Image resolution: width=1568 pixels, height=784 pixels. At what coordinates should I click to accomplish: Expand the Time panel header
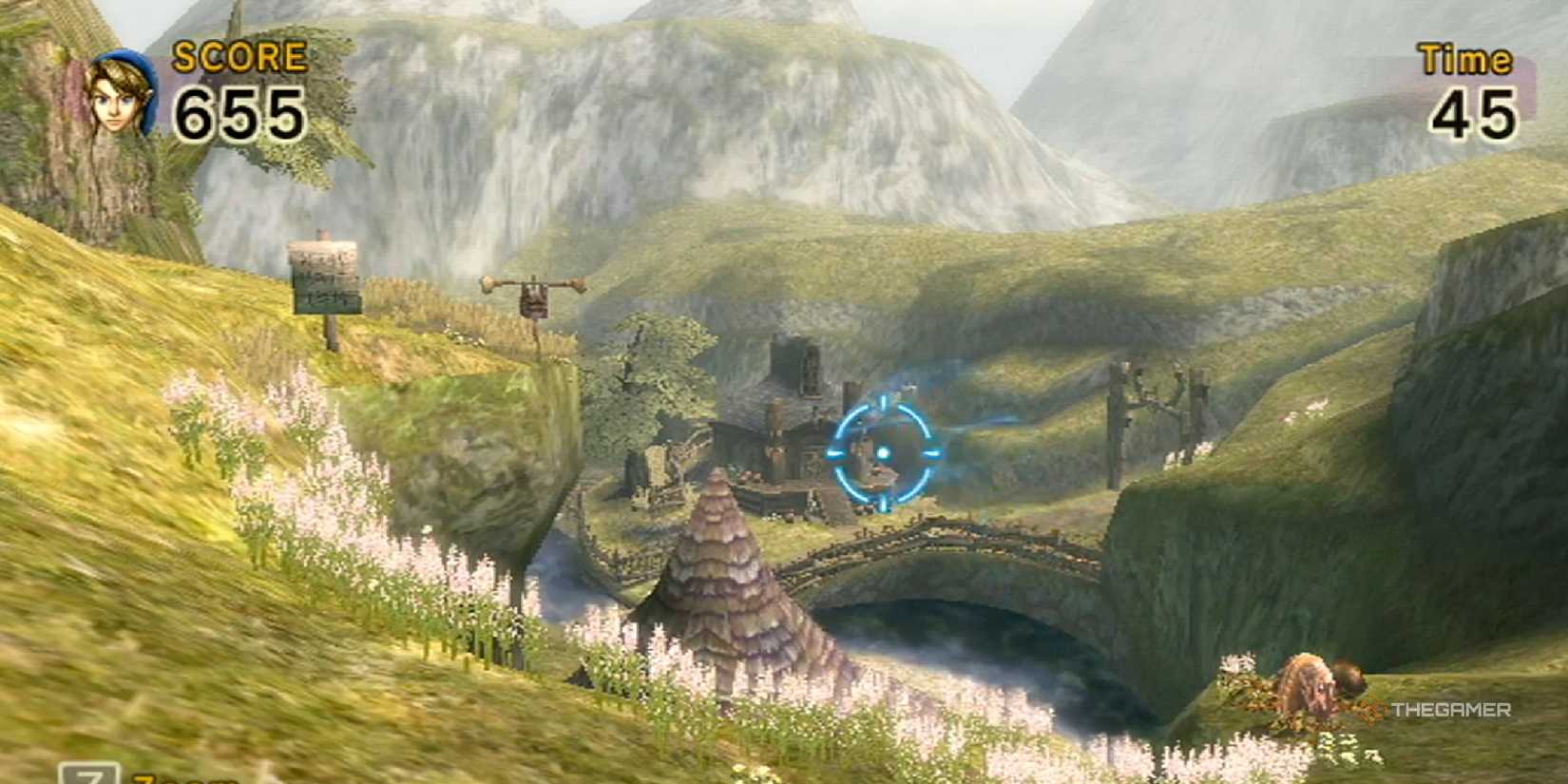click(x=1465, y=59)
